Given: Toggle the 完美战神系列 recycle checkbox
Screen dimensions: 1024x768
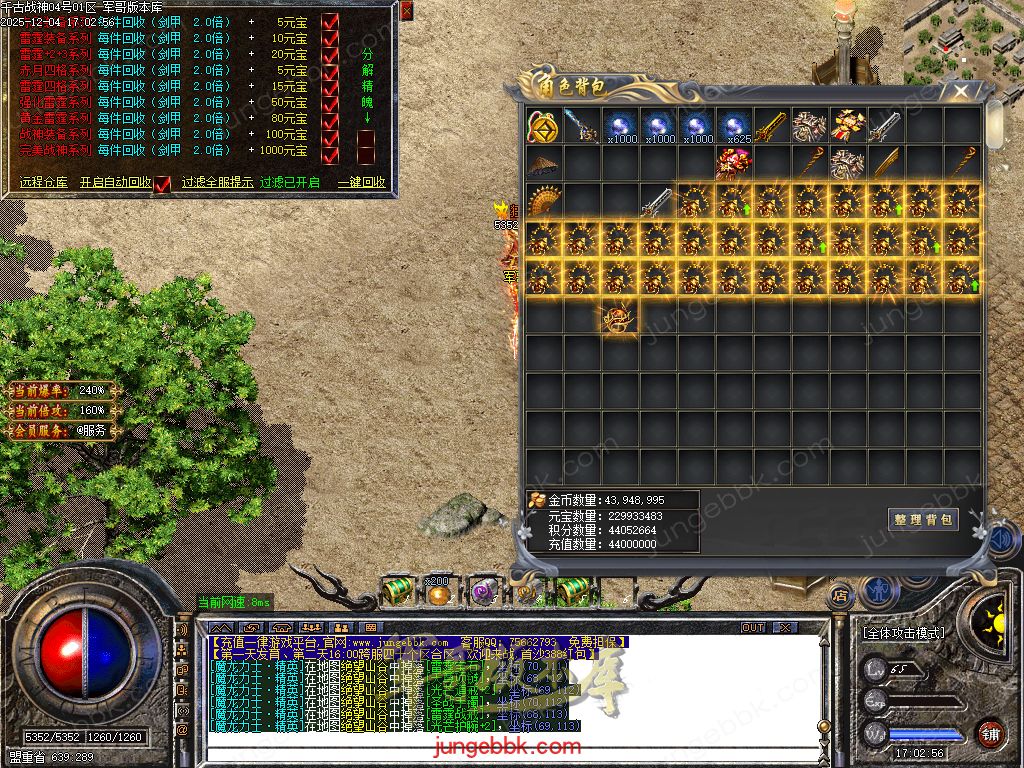Looking at the screenshot, I should tap(331, 151).
